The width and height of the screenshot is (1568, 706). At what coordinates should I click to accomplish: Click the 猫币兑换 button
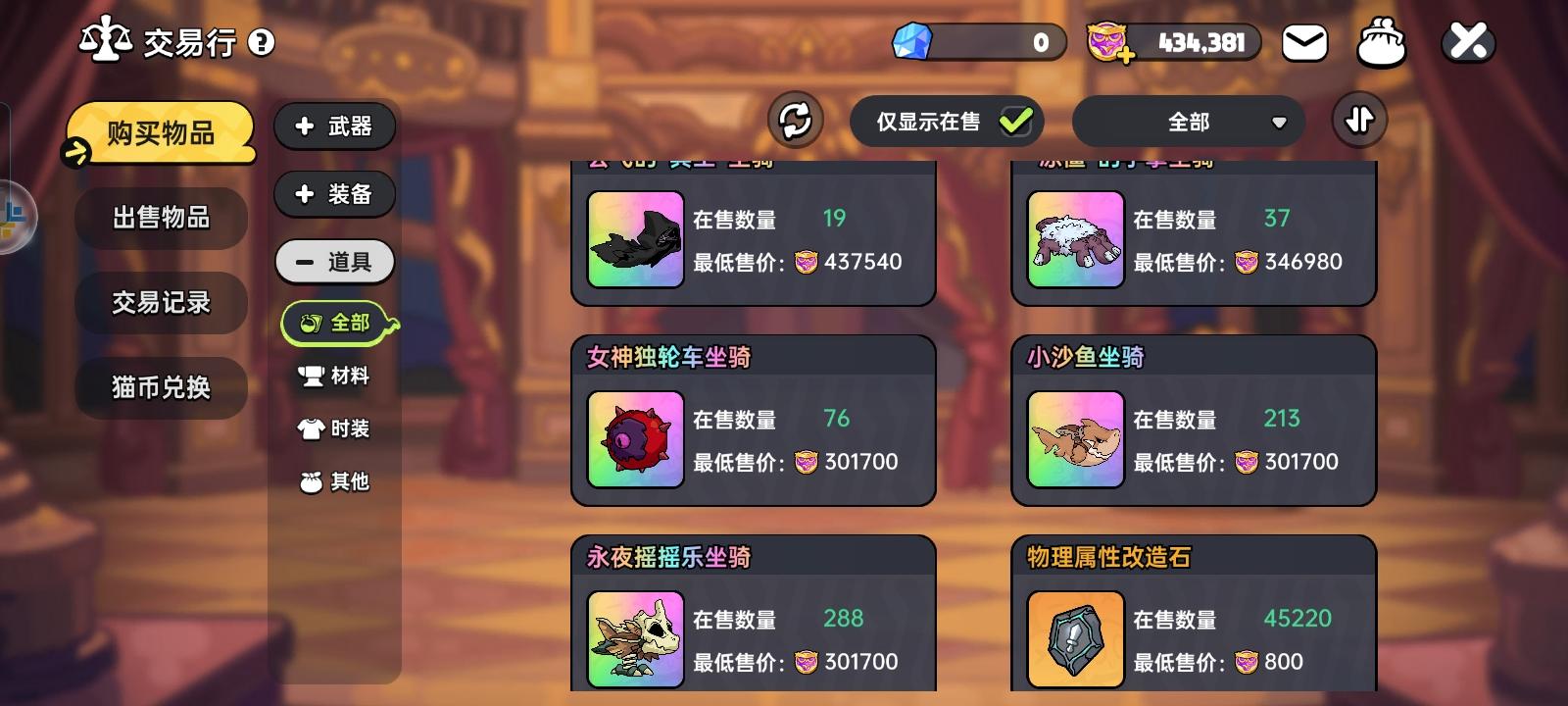160,387
